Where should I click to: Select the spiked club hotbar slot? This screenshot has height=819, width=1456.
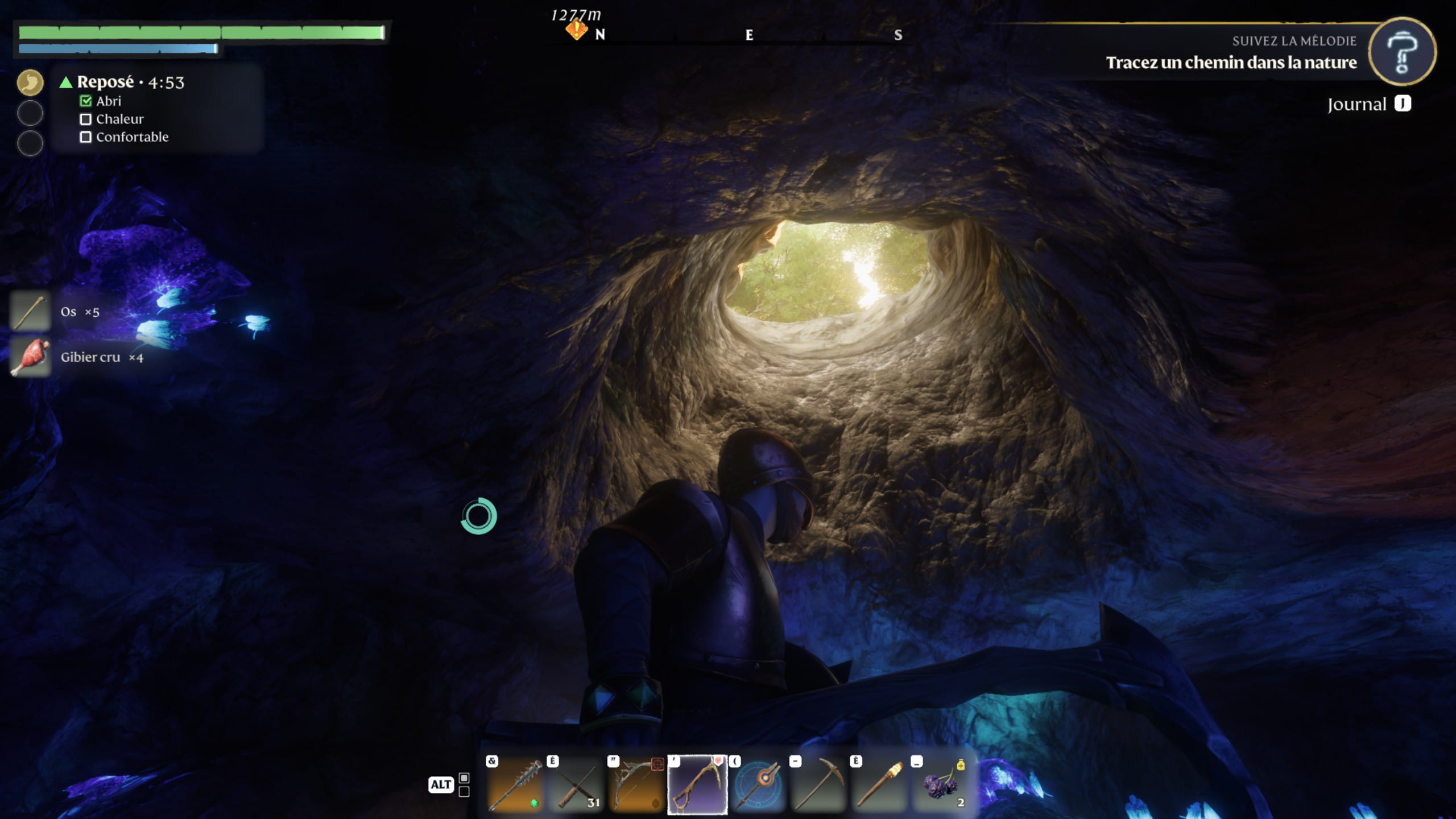click(515, 785)
